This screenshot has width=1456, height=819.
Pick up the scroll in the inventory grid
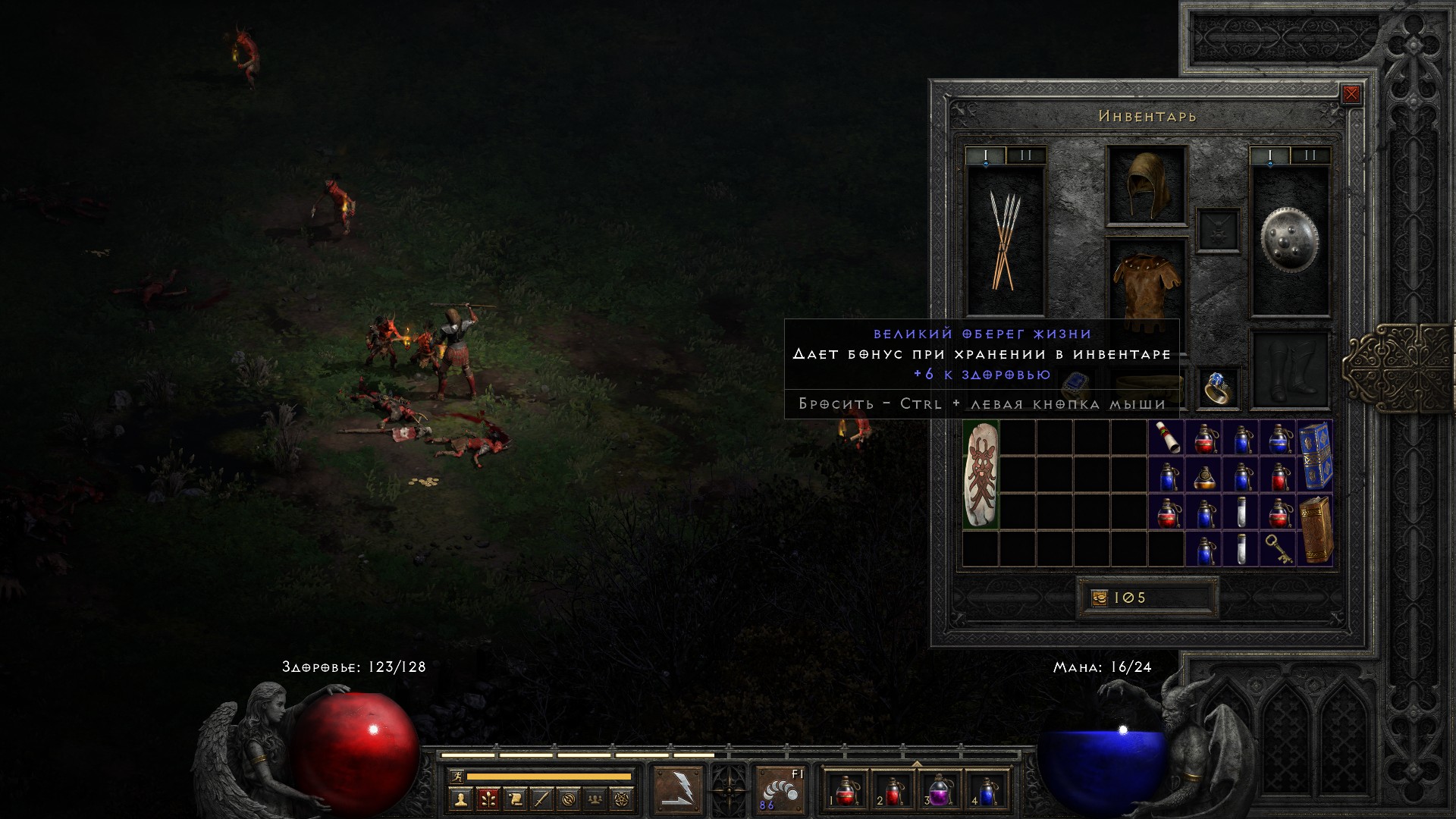1166,438
